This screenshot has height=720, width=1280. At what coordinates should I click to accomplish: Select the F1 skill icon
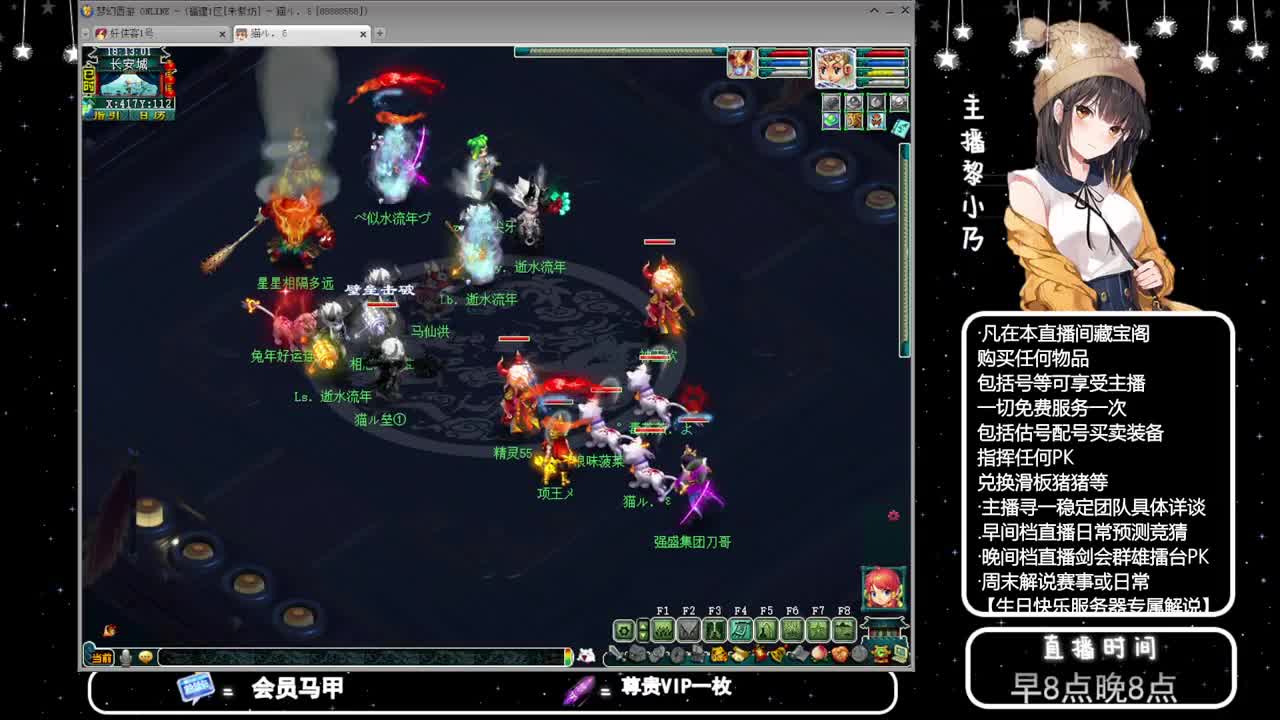pos(663,630)
